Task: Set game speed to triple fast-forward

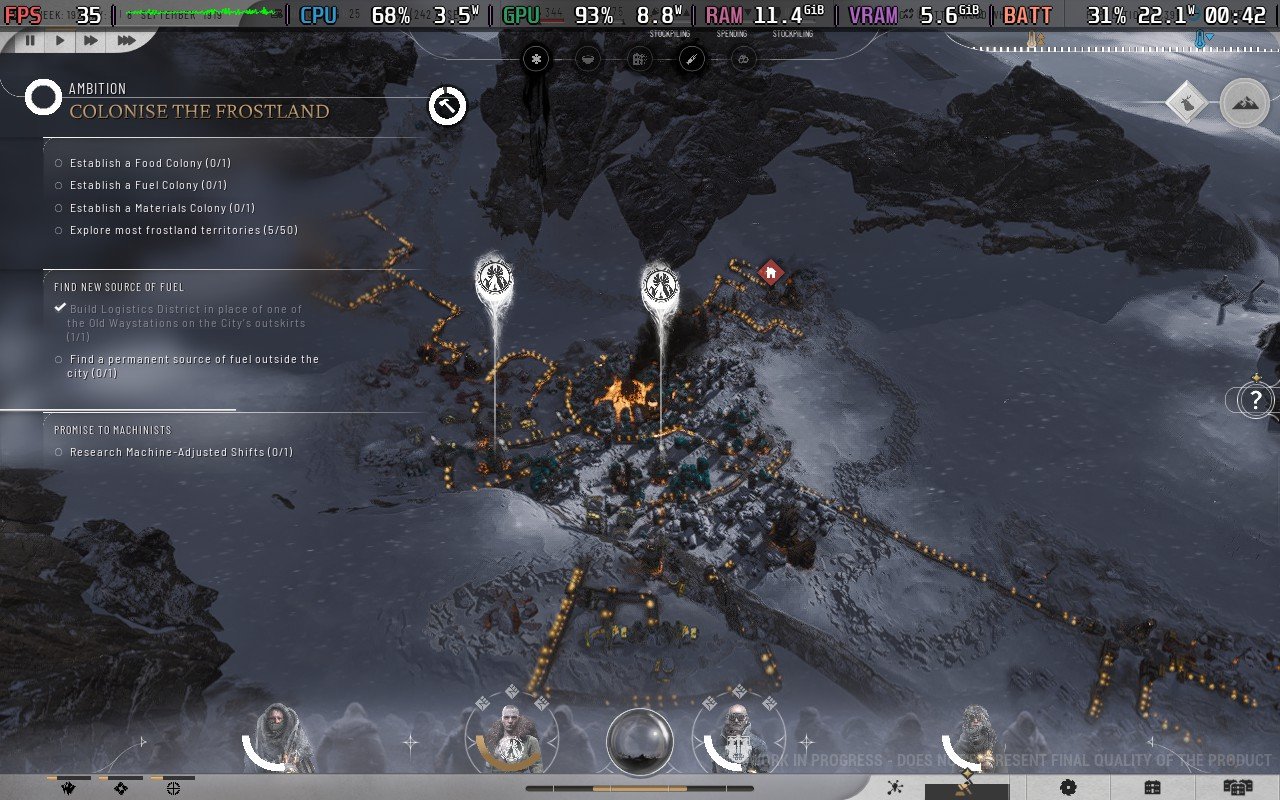Action: (x=126, y=40)
